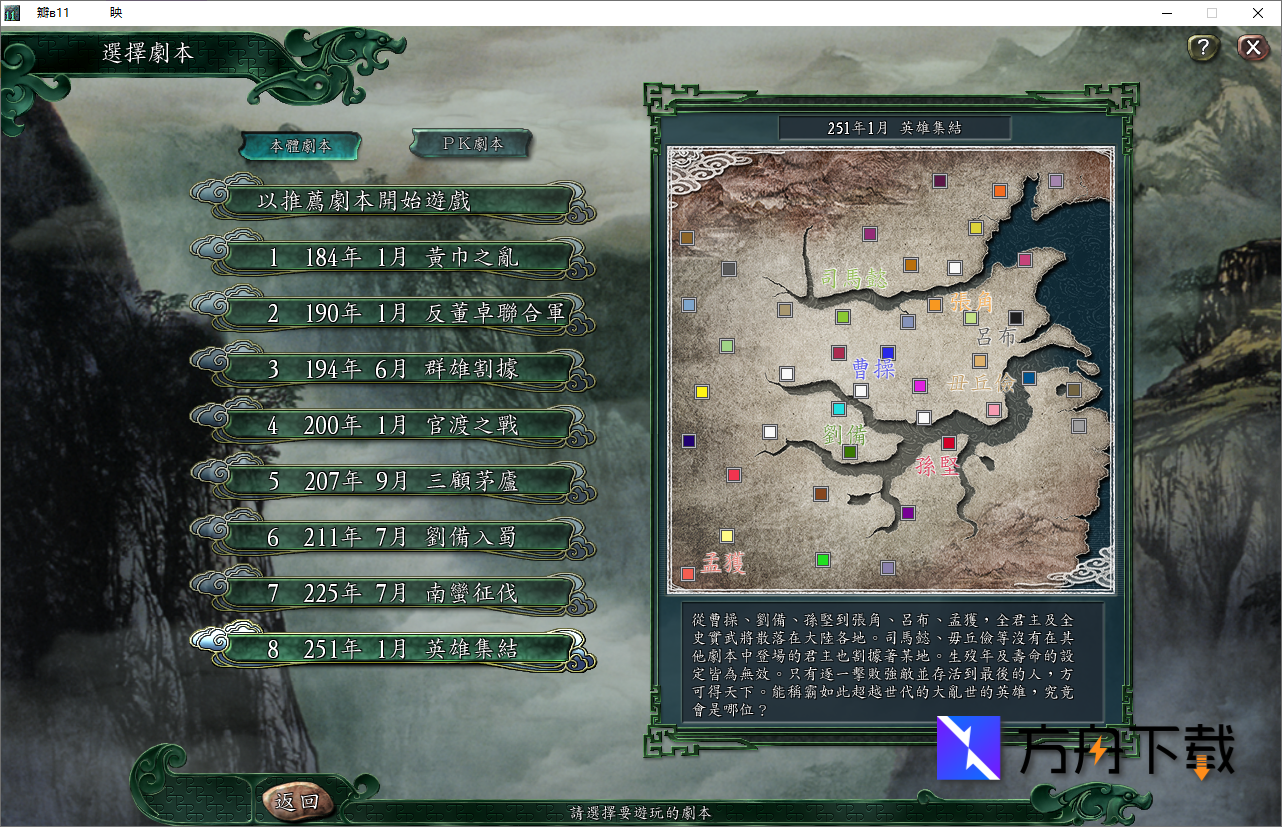
Task: Close the game with the ornate X button
Action: pyautogui.click(x=1252, y=48)
